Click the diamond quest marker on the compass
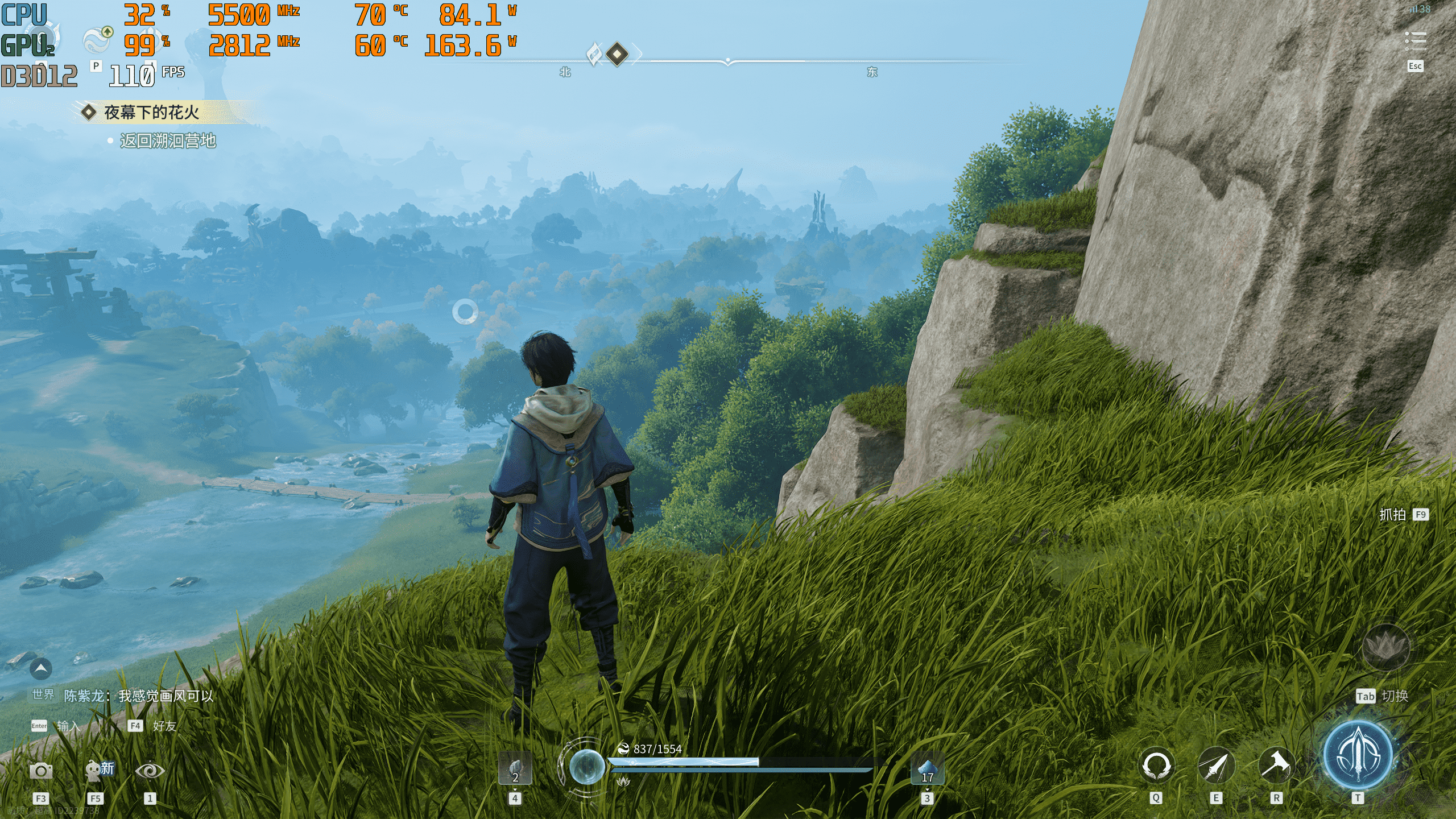 pos(617,55)
